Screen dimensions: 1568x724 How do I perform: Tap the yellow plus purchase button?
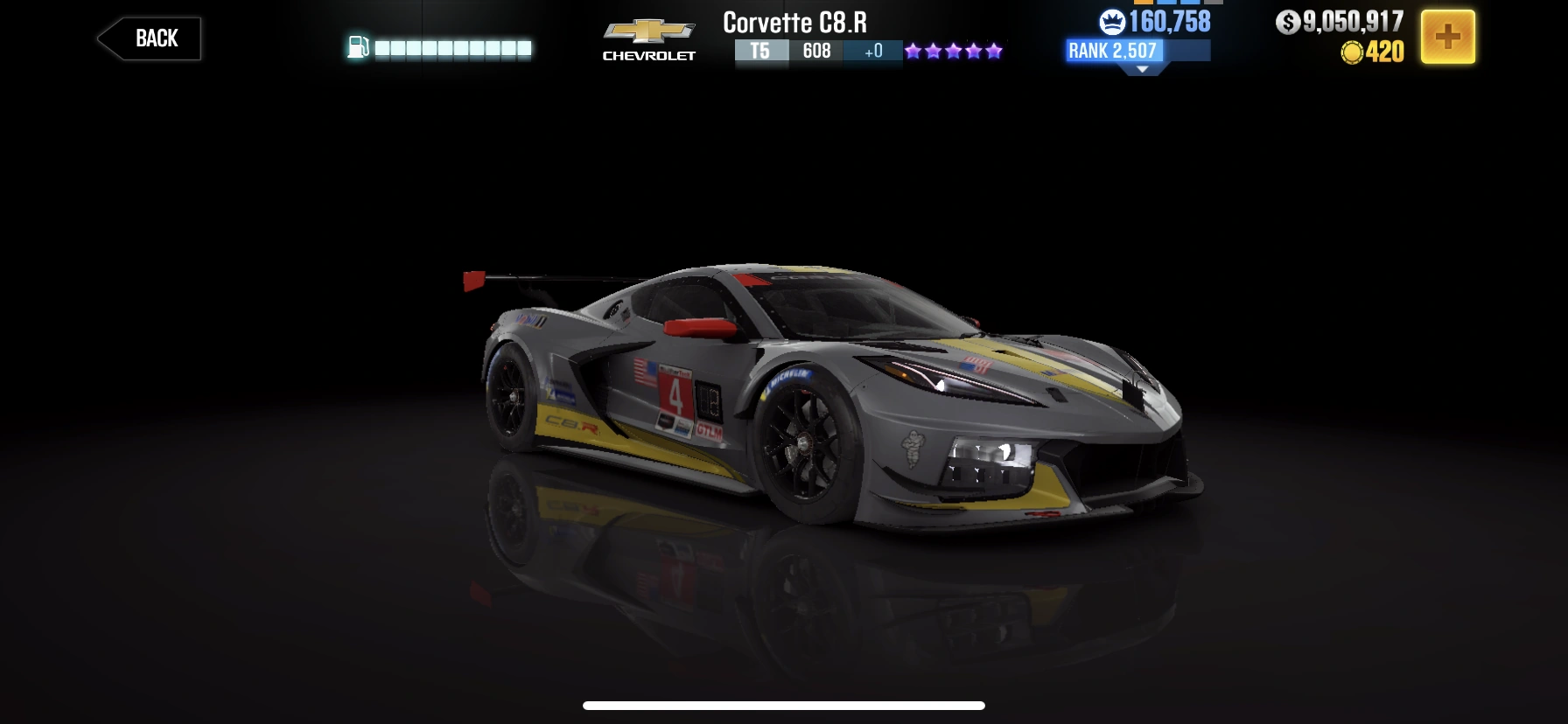[1450, 37]
